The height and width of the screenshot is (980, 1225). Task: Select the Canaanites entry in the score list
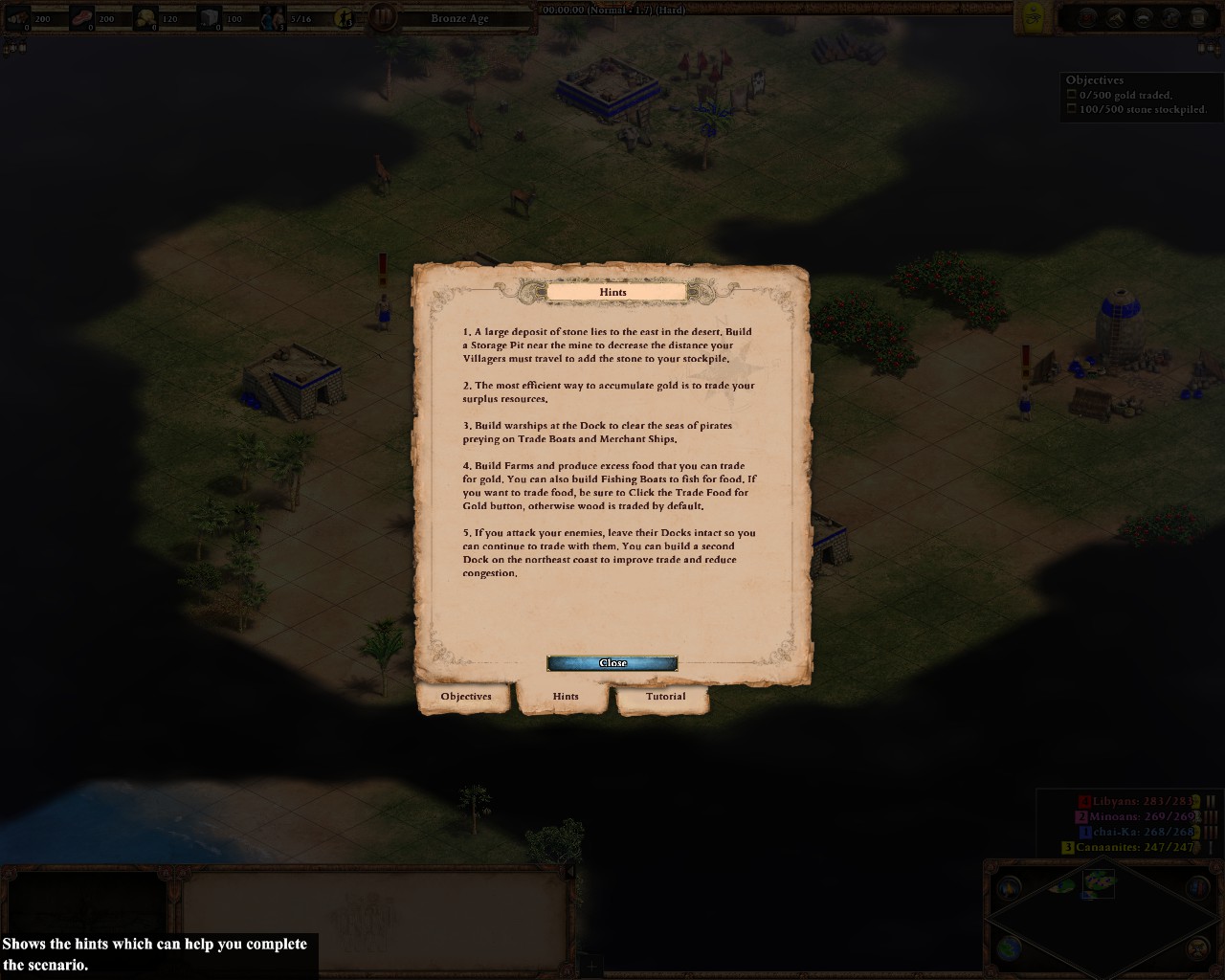point(1129,848)
